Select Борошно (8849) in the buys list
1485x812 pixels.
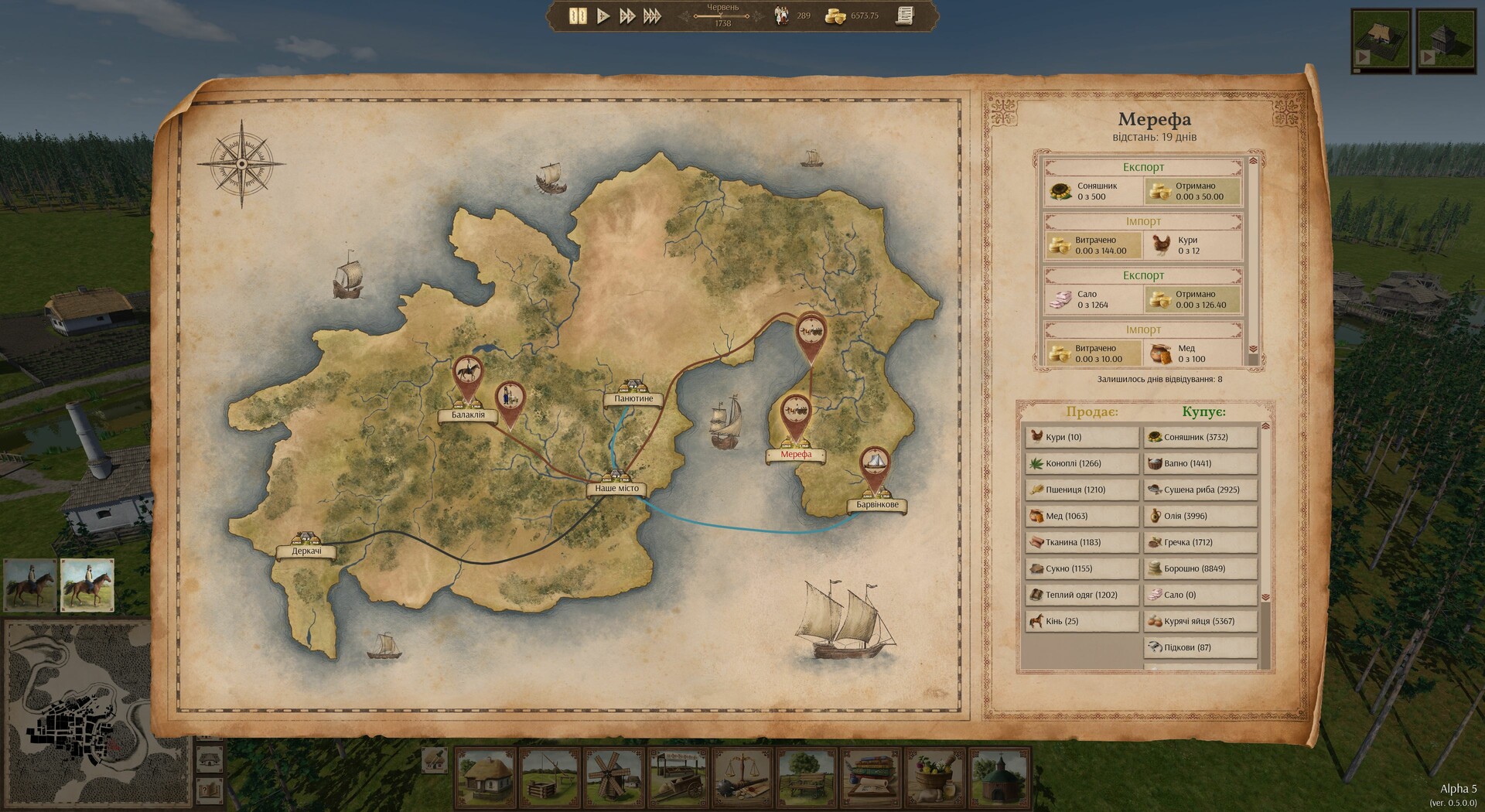pos(1200,568)
